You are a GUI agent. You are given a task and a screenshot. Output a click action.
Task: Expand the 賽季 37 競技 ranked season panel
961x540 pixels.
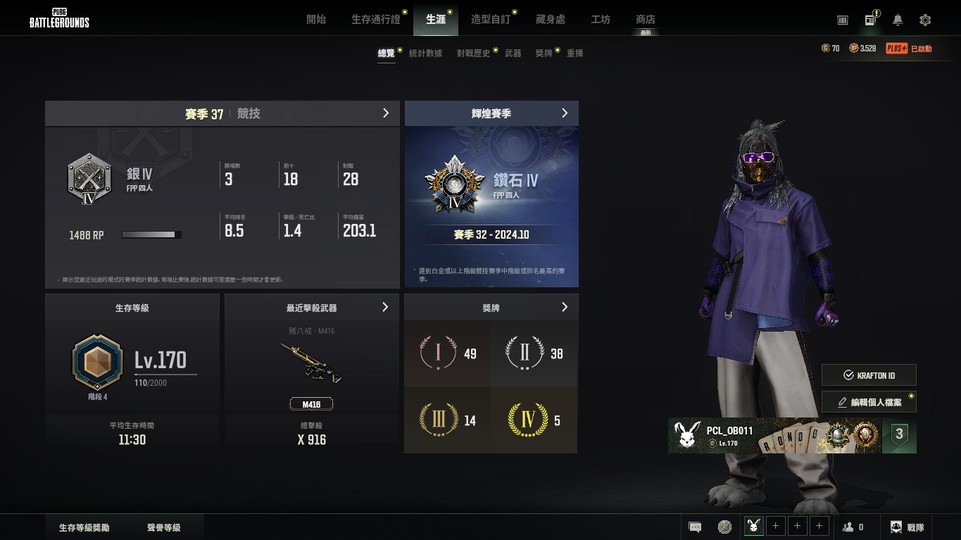pyautogui.click(x=386, y=114)
